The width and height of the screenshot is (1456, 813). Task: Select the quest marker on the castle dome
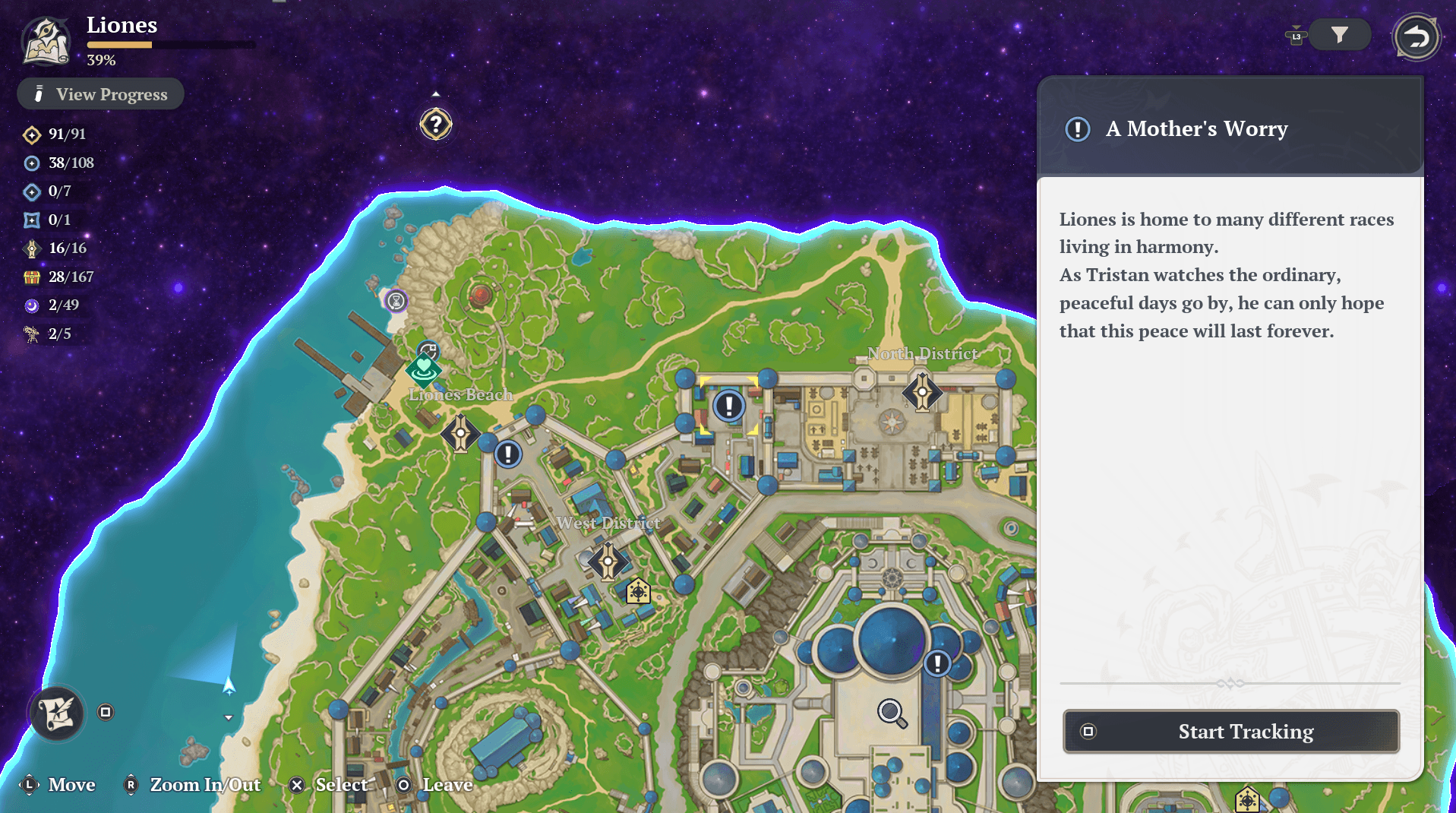click(938, 663)
